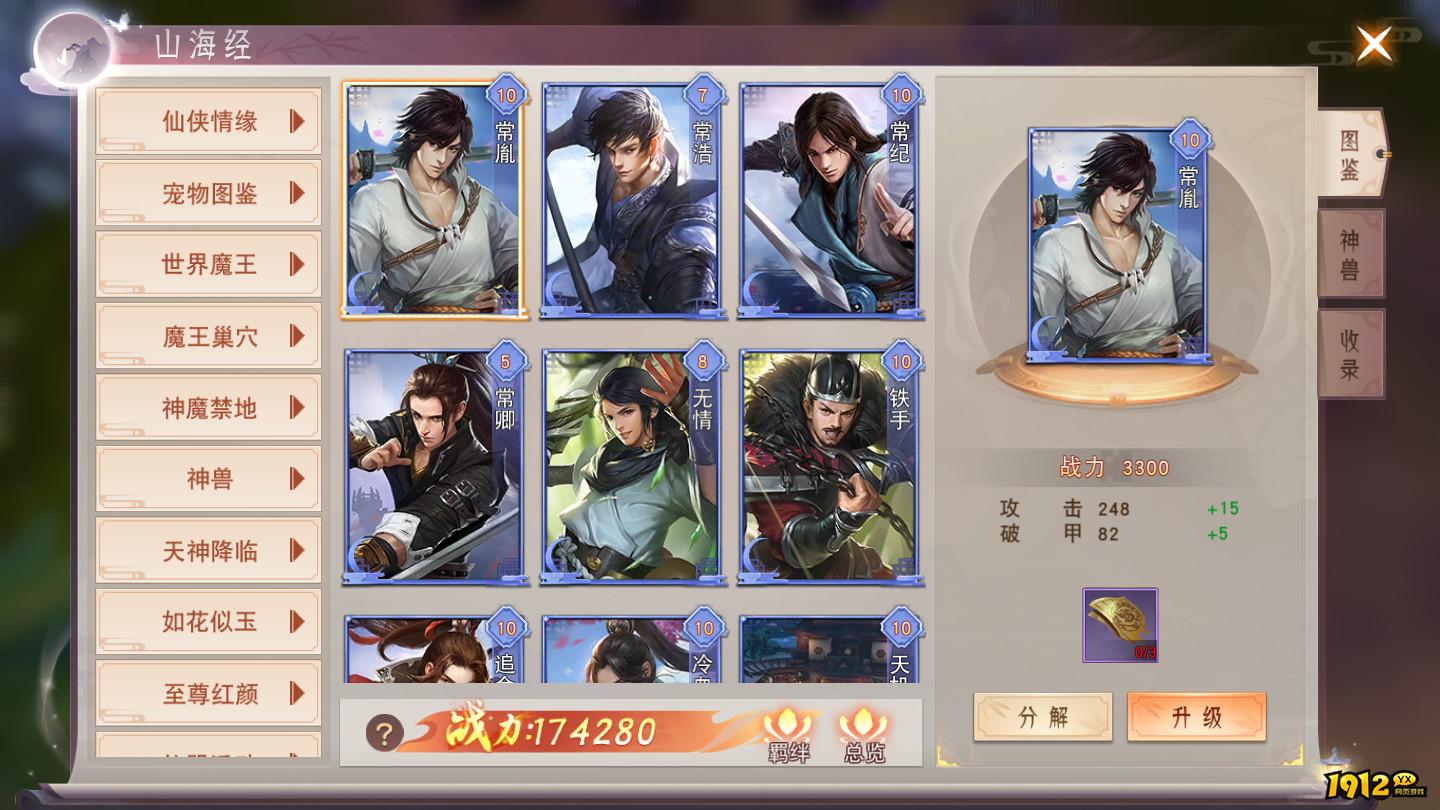
Task: Switch to the 收录 tab
Action: coord(1350,354)
